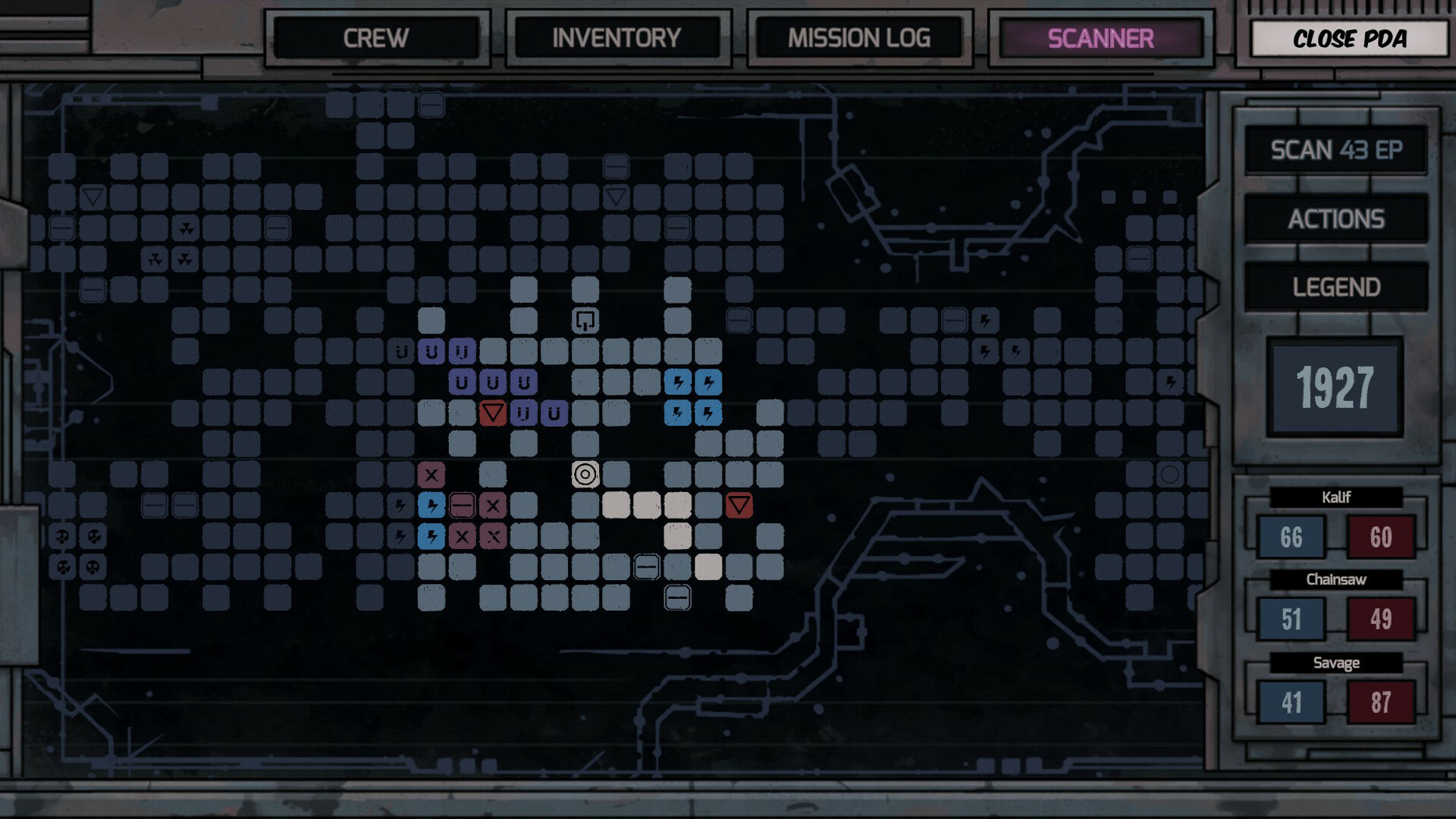Open the INVENTORY tab
The image size is (1456, 819).
pos(618,39)
